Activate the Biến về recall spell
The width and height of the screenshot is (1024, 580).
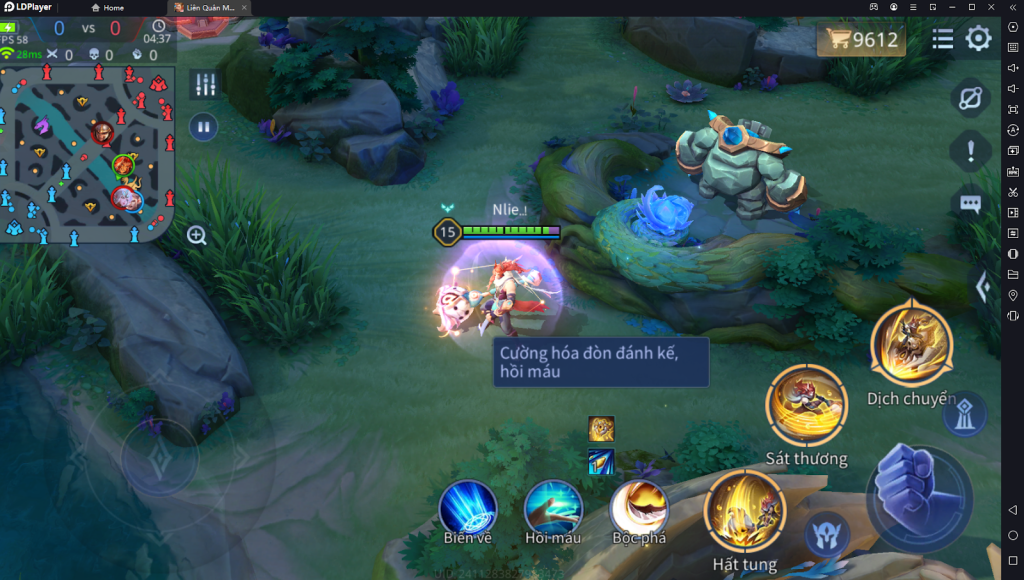point(468,507)
